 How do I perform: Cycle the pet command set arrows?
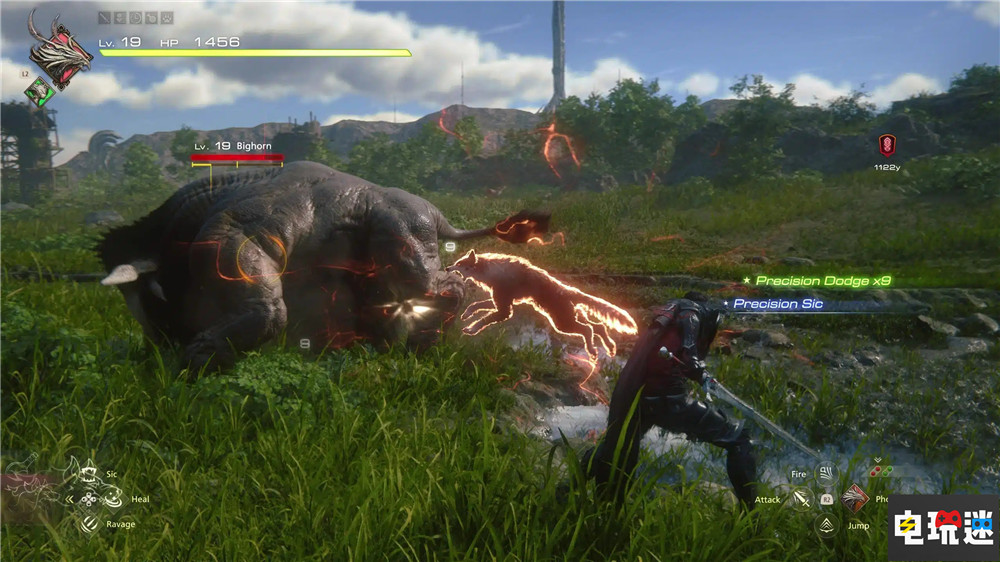[x=70, y=498]
